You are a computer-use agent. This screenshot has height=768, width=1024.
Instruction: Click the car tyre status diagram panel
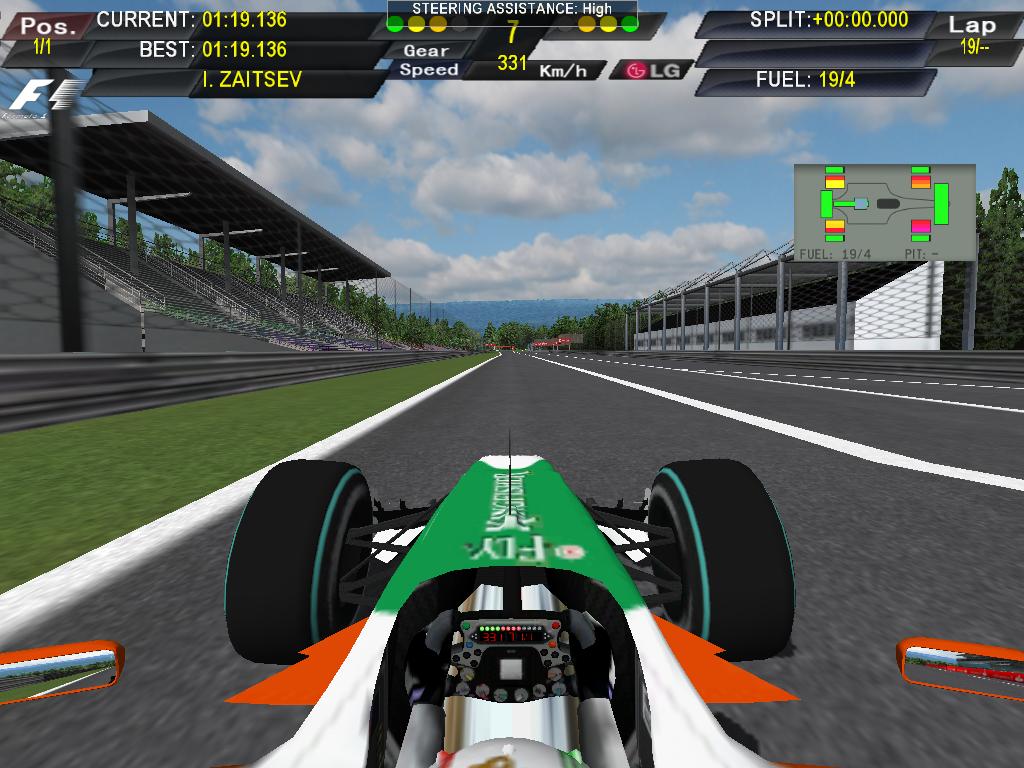pyautogui.click(x=884, y=212)
